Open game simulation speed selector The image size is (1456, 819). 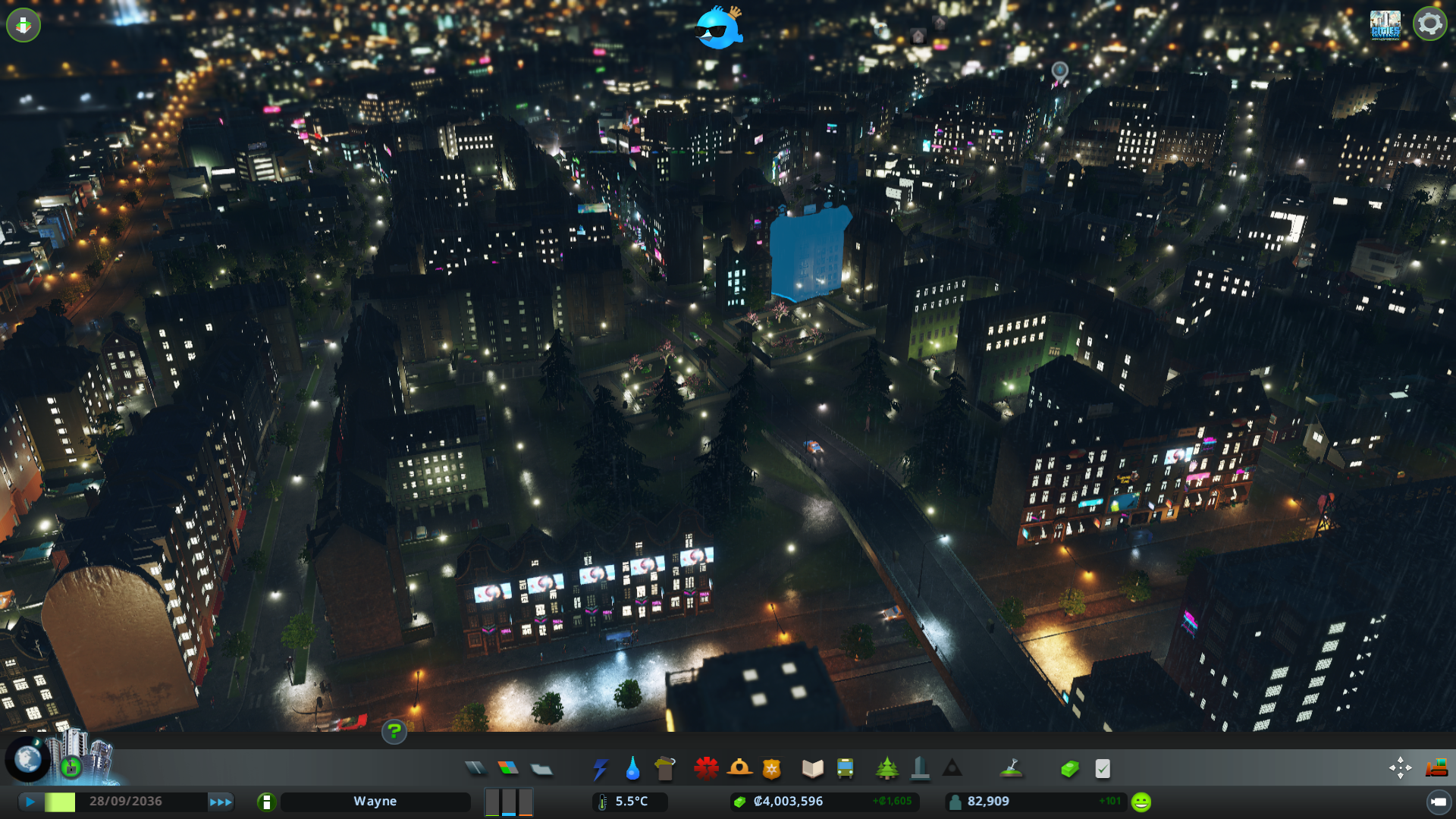(x=220, y=801)
